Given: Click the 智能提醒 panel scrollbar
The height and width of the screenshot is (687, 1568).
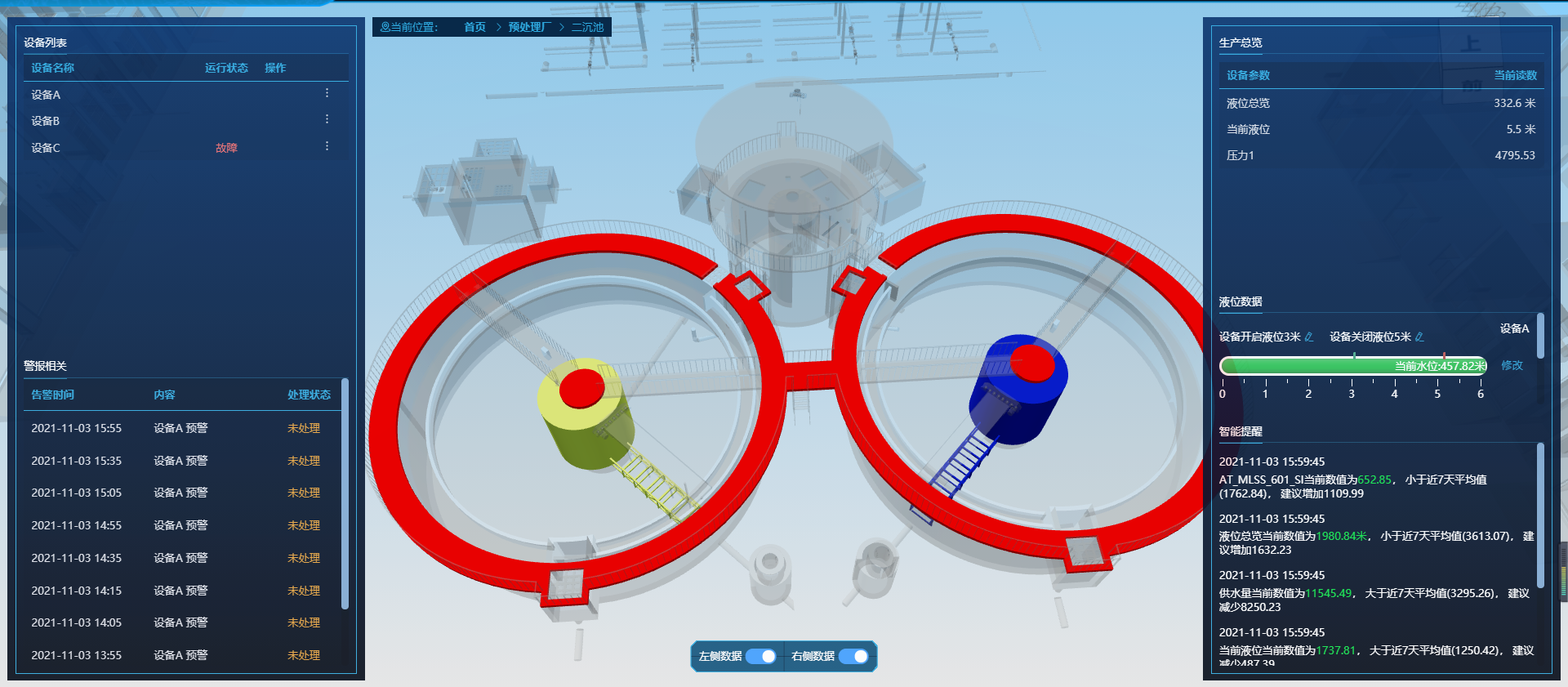Looking at the screenshot, I should tap(1540, 515).
